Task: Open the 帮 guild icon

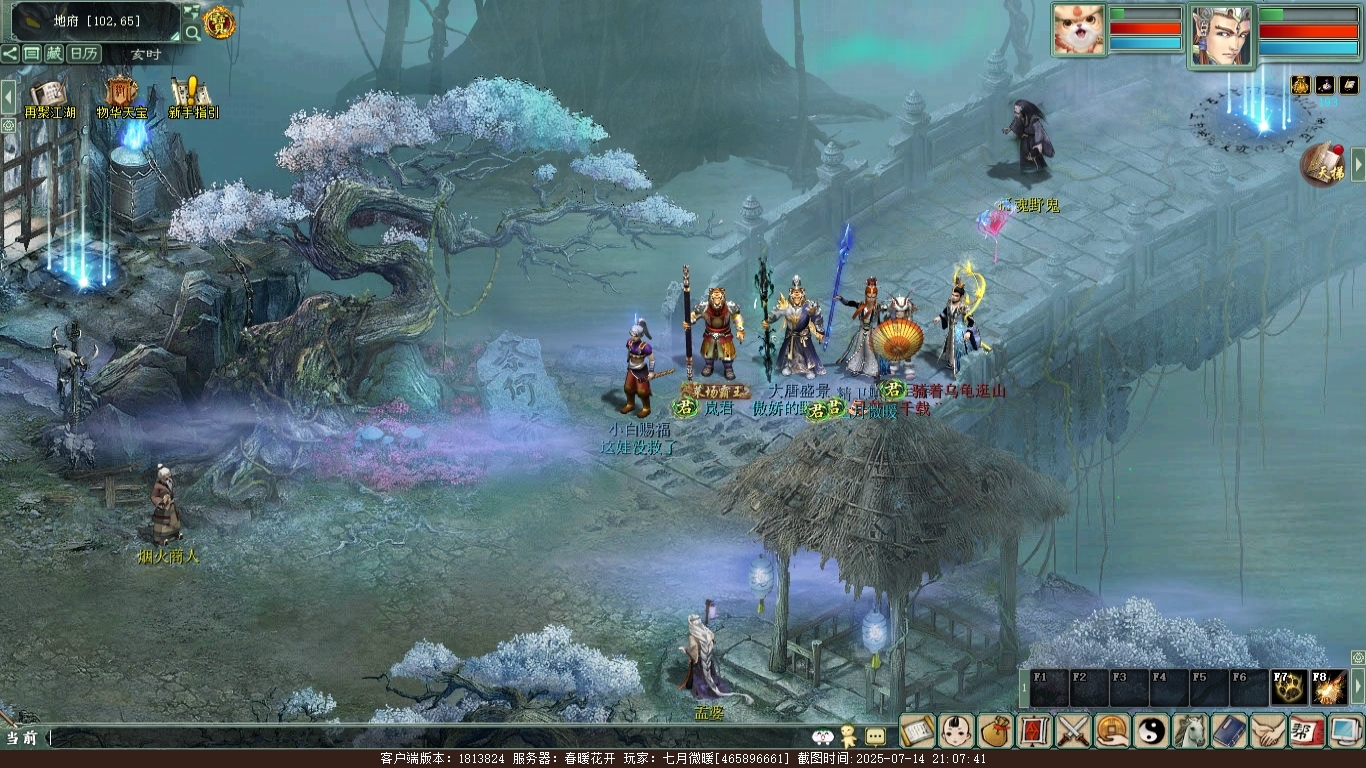Action: 1307,731
